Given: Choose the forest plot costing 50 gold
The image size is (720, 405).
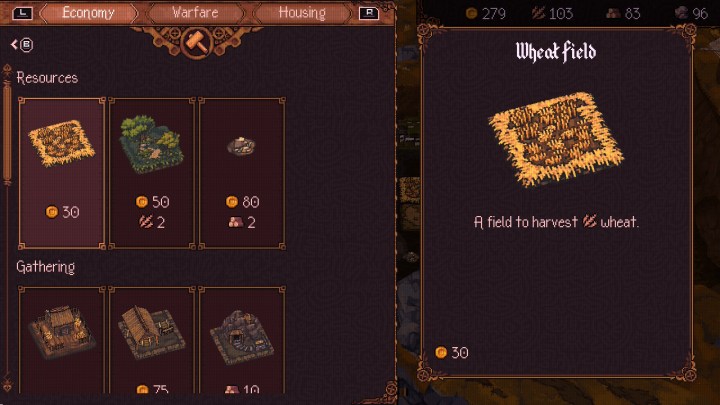Looking at the screenshot, I should click(151, 172).
